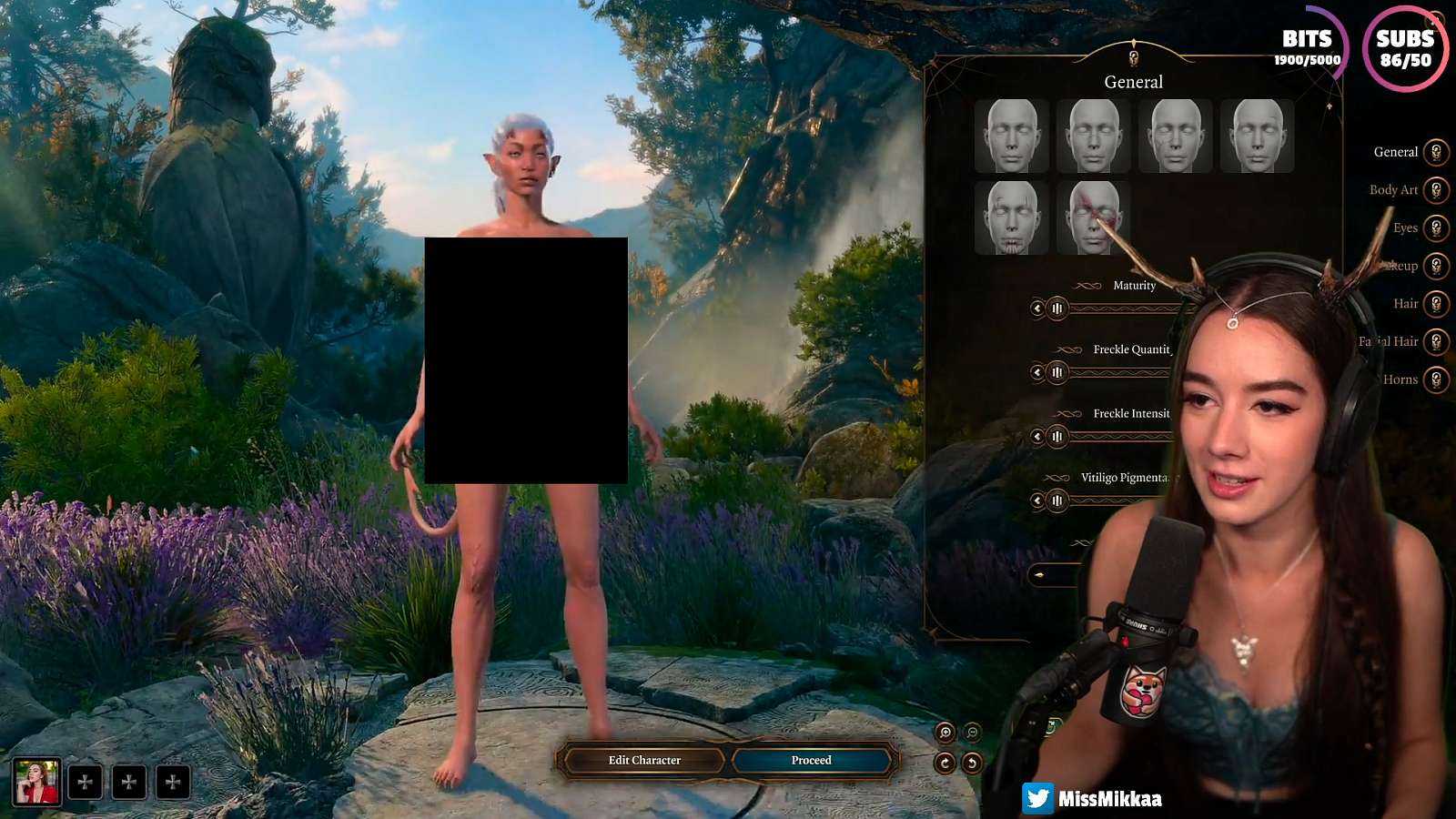Click the Edit Character button
The width and height of the screenshot is (1456, 819).
[646, 760]
